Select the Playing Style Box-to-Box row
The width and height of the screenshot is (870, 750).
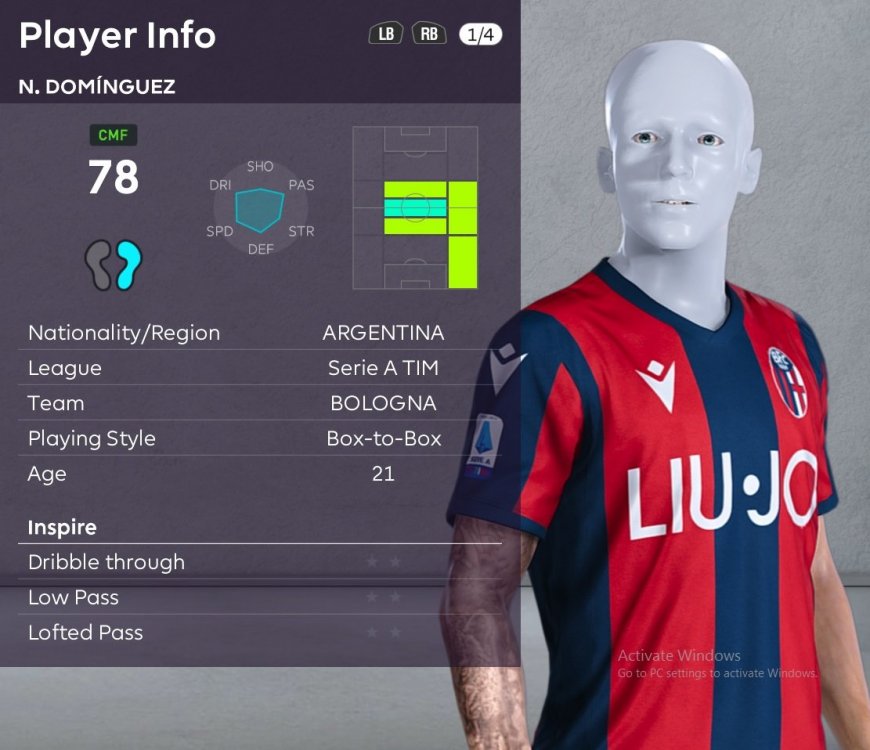click(x=260, y=439)
